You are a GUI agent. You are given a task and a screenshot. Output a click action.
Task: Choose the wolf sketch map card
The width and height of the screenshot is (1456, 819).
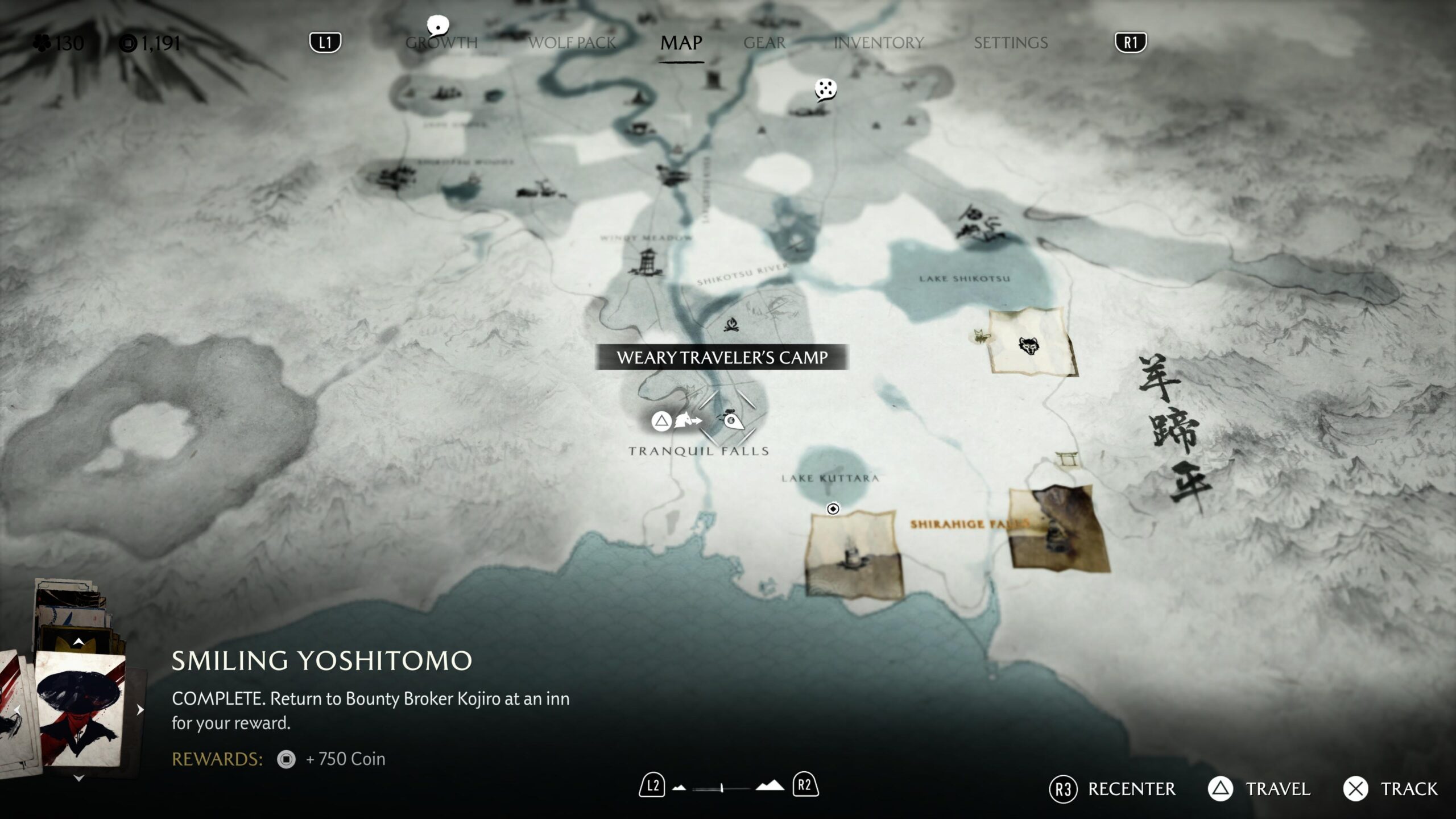click(1029, 342)
